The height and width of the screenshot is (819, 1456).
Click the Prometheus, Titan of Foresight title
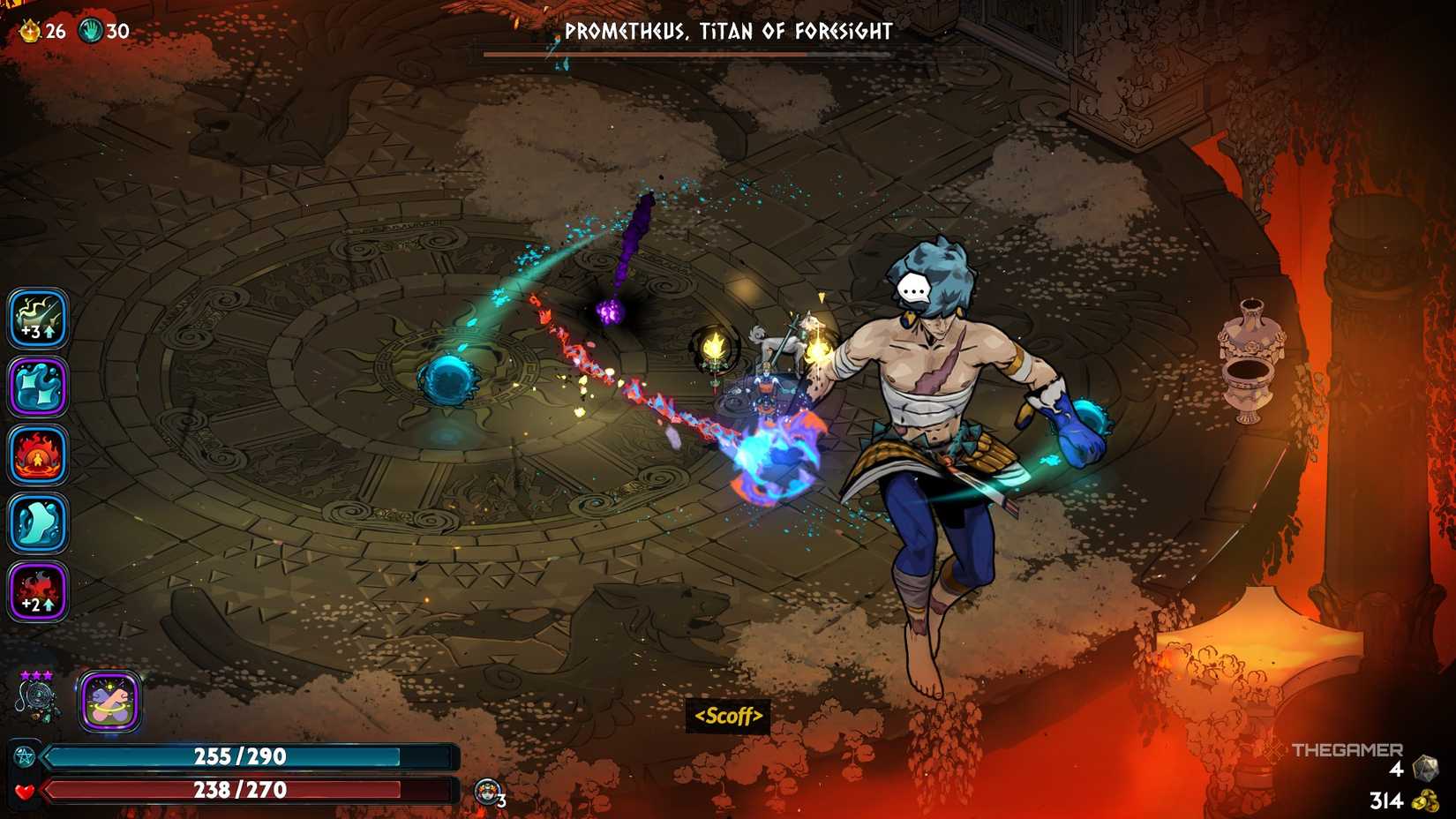[x=728, y=31]
